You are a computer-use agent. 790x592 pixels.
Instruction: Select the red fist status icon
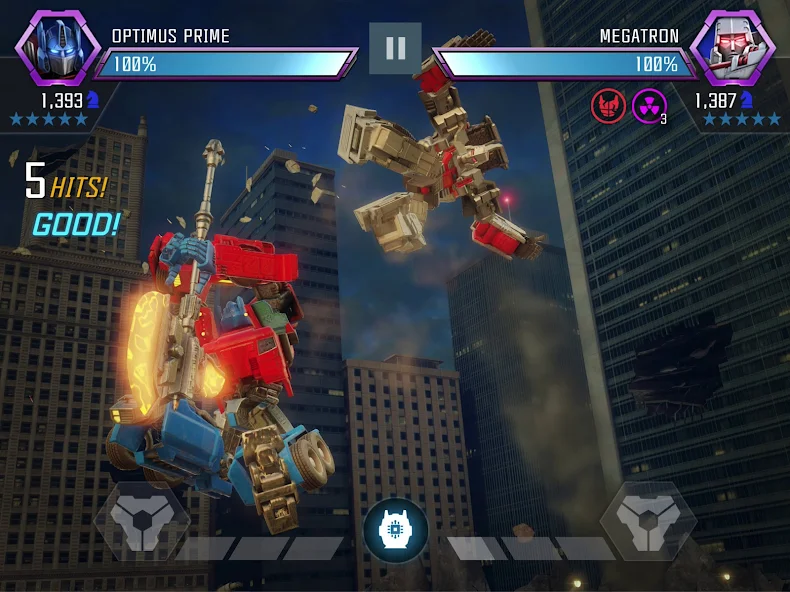(x=608, y=105)
